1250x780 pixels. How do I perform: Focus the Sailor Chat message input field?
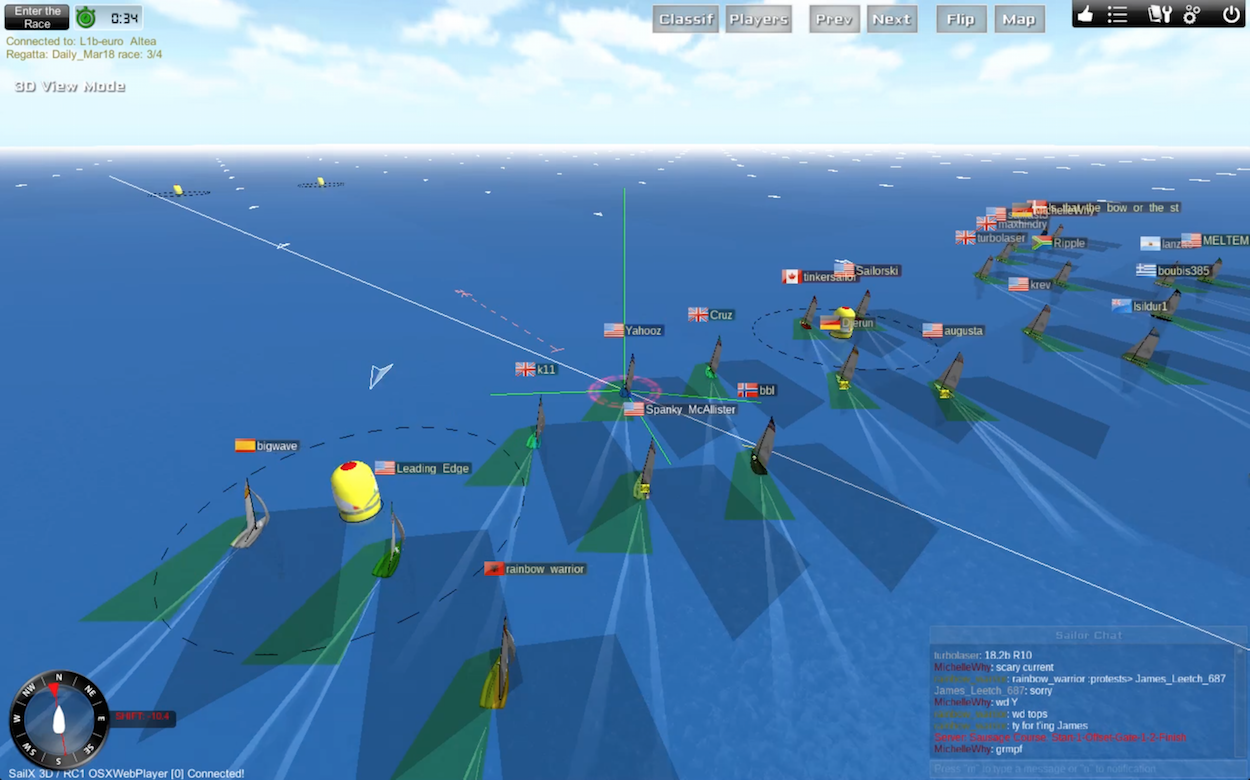[1085, 769]
